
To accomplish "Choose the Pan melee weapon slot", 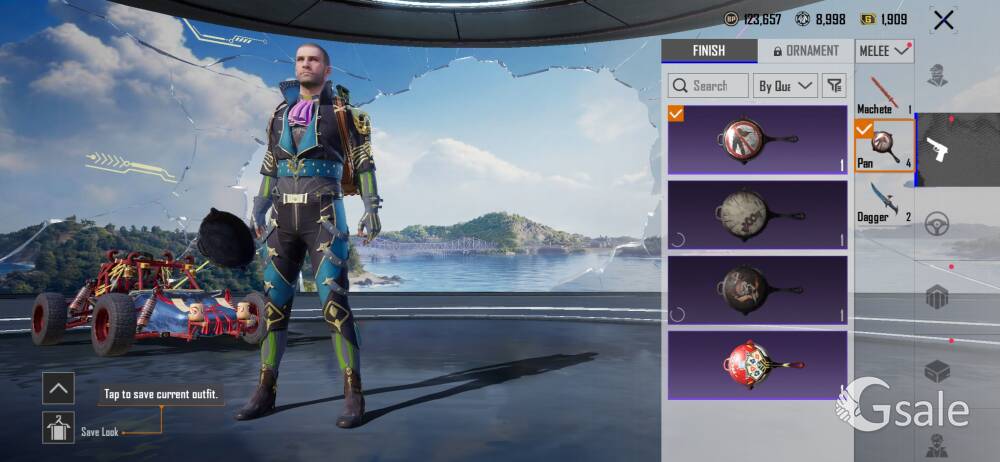I will (x=884, y=146).
